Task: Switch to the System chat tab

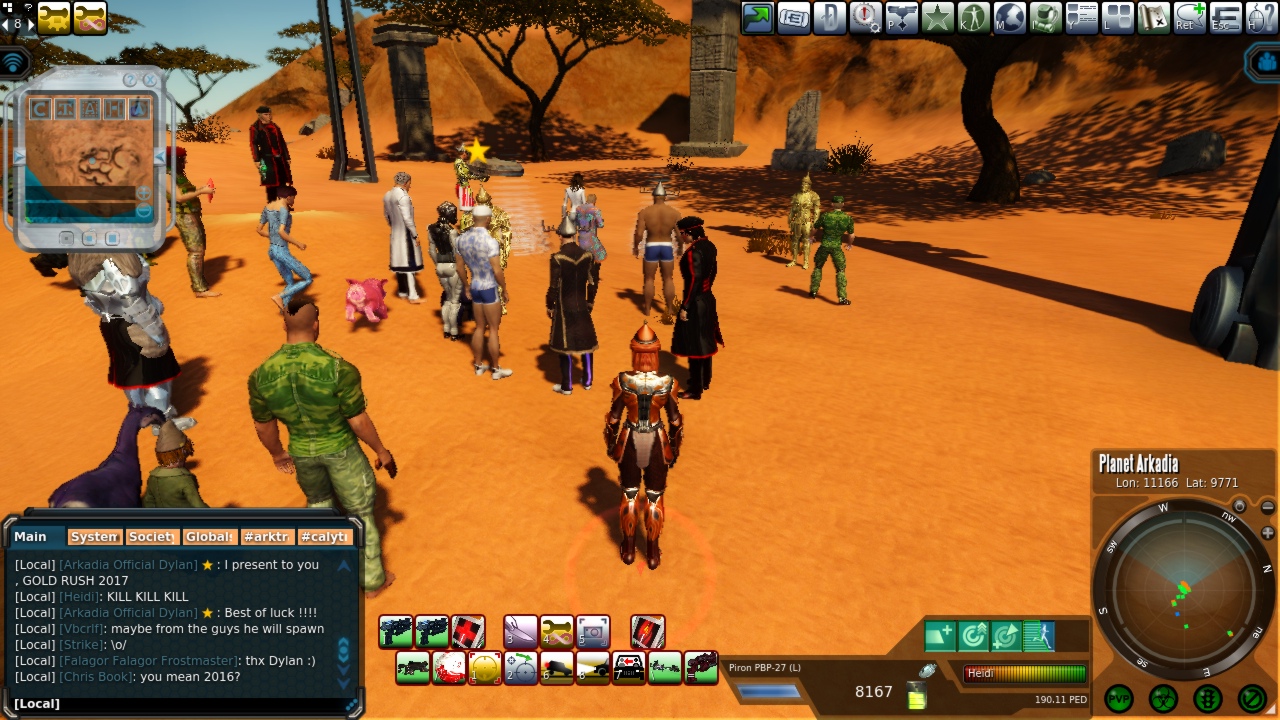Action: coord(95,537)
